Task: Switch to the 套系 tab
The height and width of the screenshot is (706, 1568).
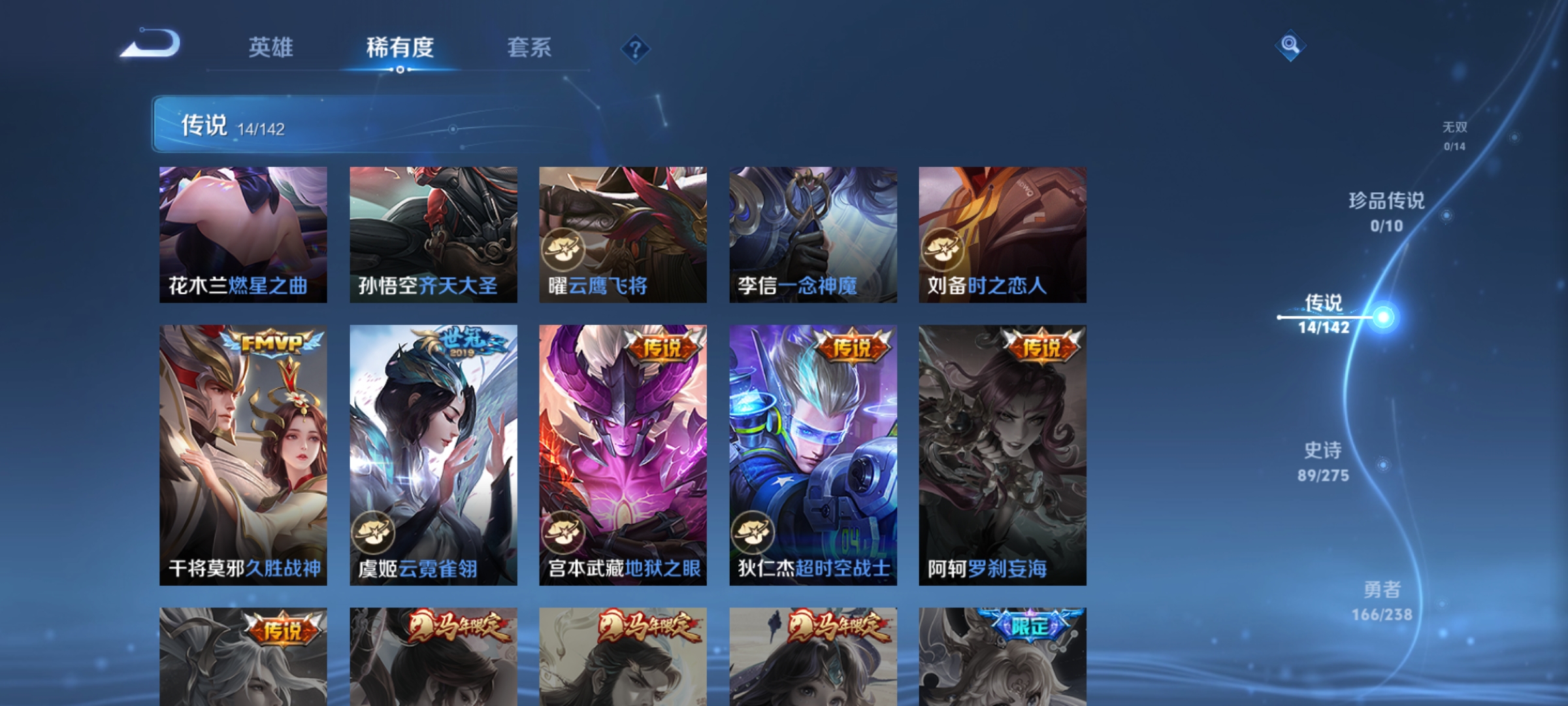Action: [530, 47]
